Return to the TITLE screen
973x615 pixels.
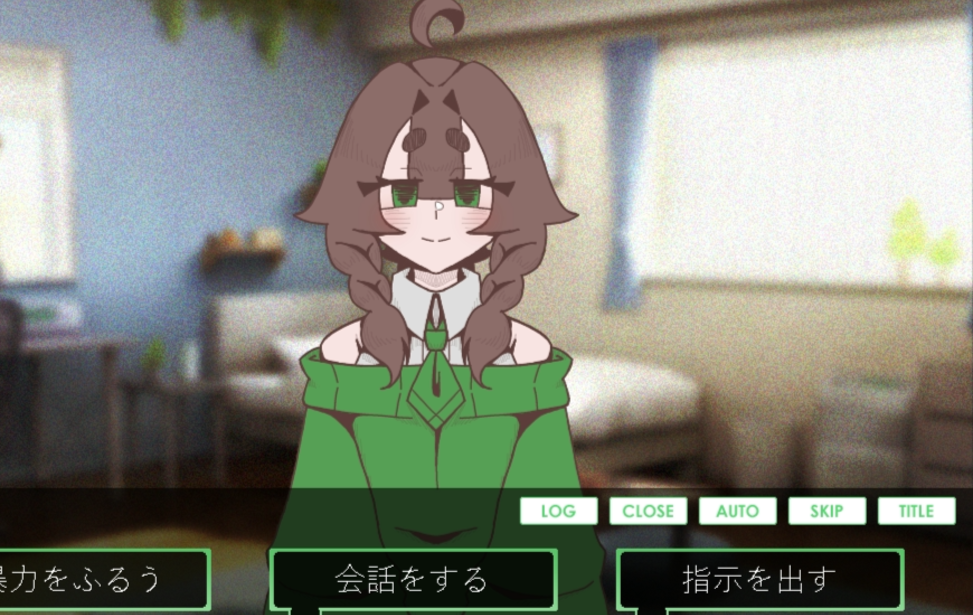(x=916, y=511)
